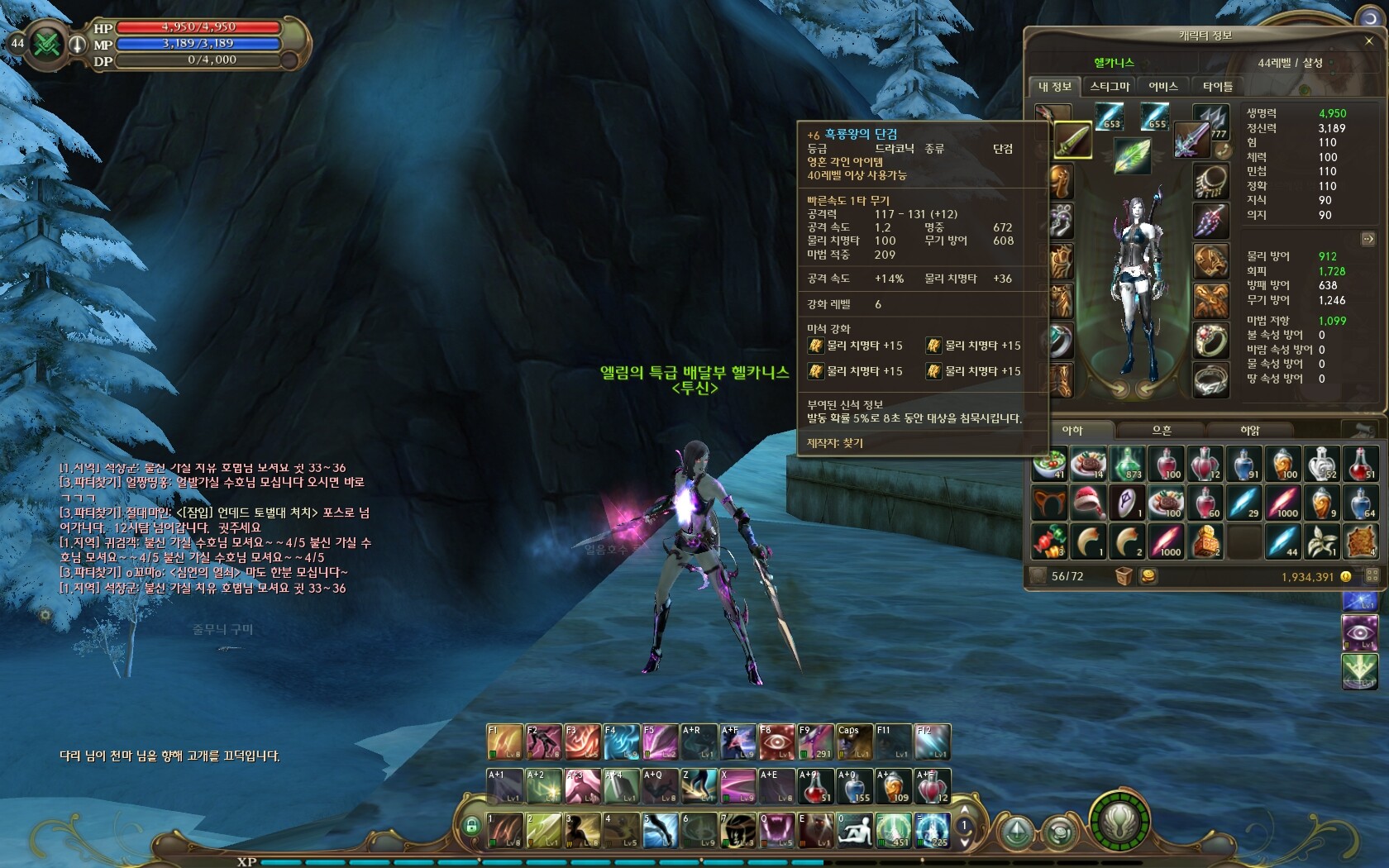Close the character info window
Image resolution: width=1389 pixels, height=868 pixels.
[1369, 41]
